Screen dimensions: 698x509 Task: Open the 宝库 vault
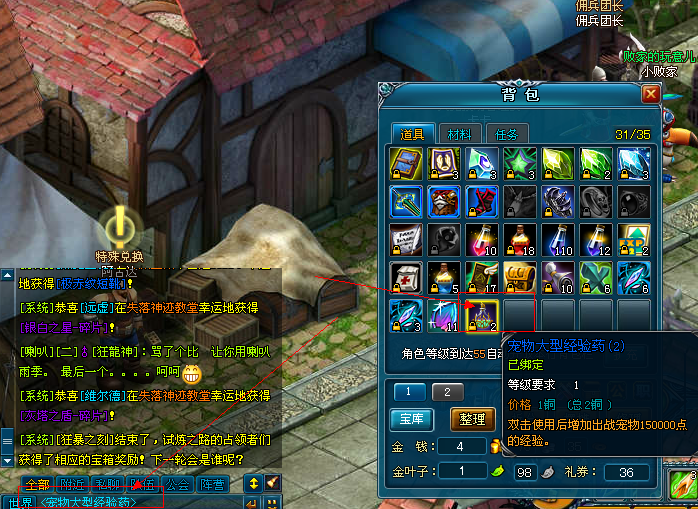tap(410, 418)
